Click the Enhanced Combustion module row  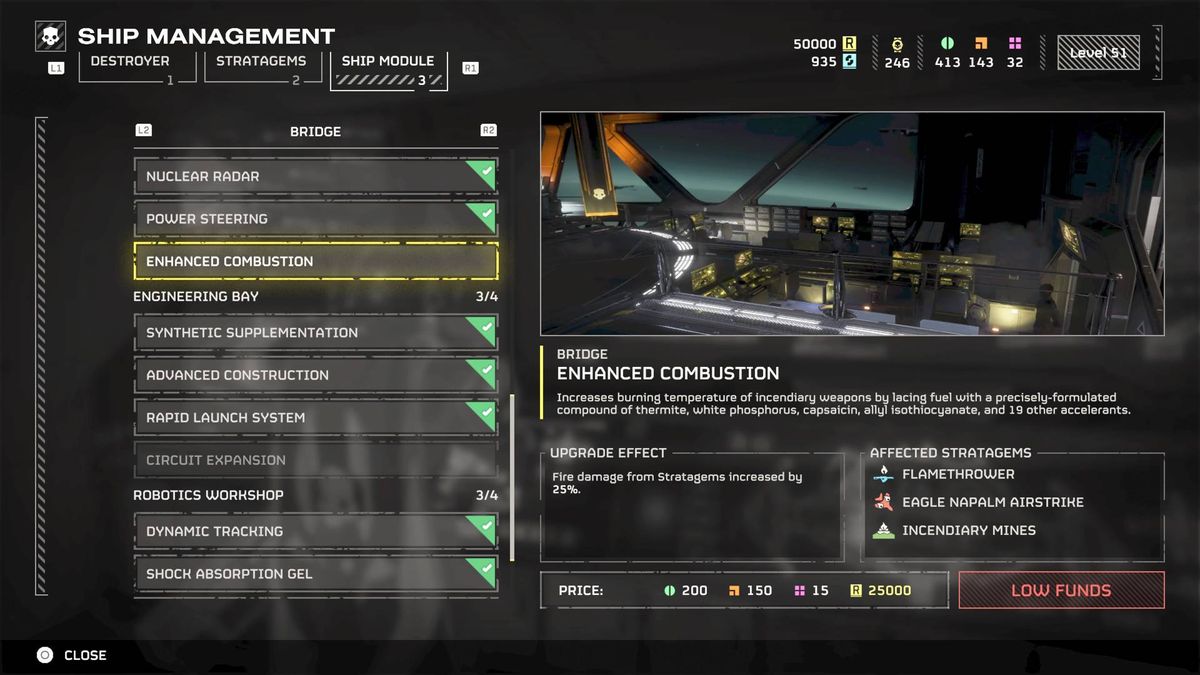tap(315, 261)
